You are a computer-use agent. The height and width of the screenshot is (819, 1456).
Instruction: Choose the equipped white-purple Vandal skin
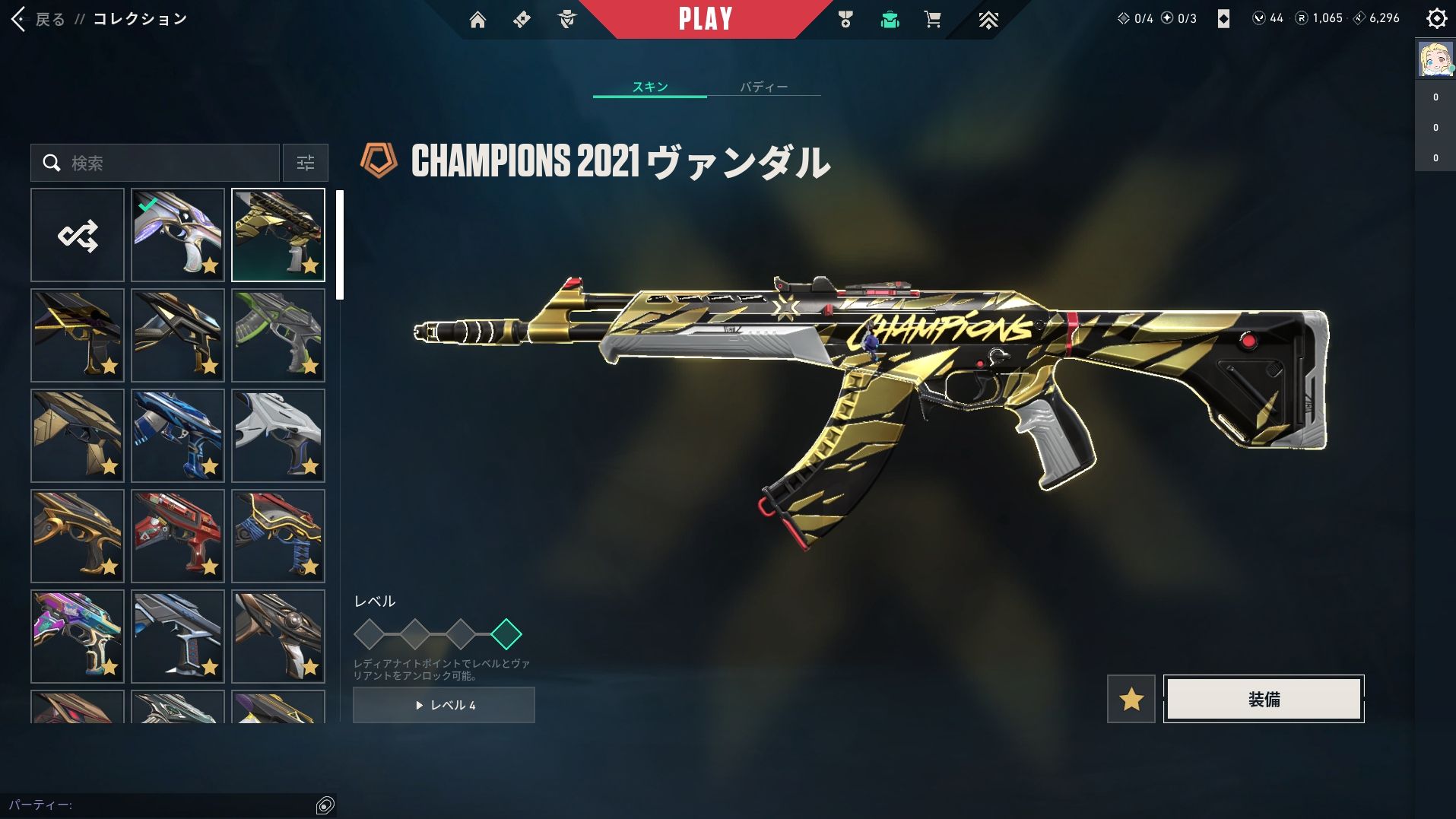point(178,235)
